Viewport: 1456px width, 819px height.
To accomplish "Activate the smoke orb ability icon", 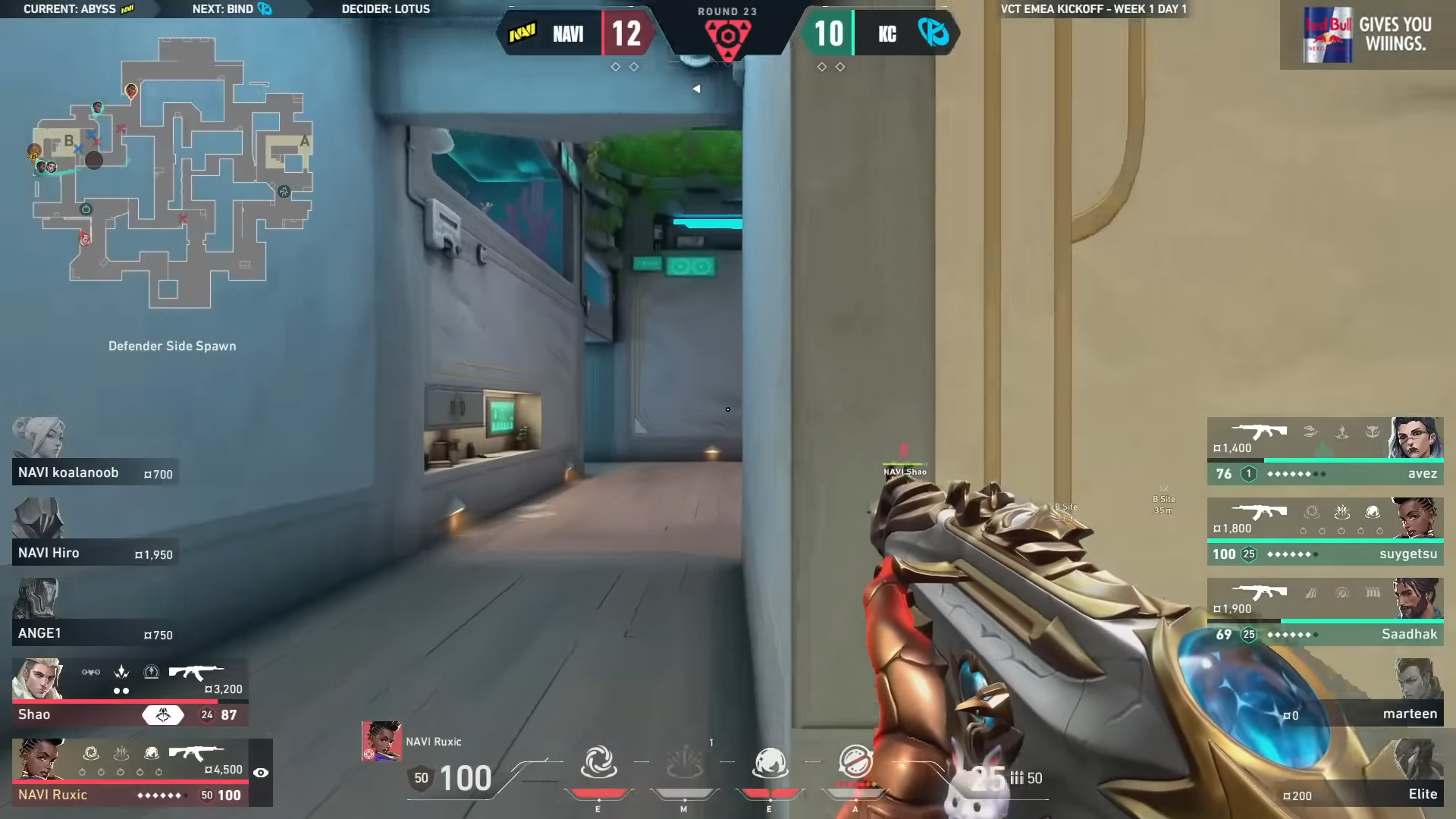I will pyautogui.click(x=770, y=763).
